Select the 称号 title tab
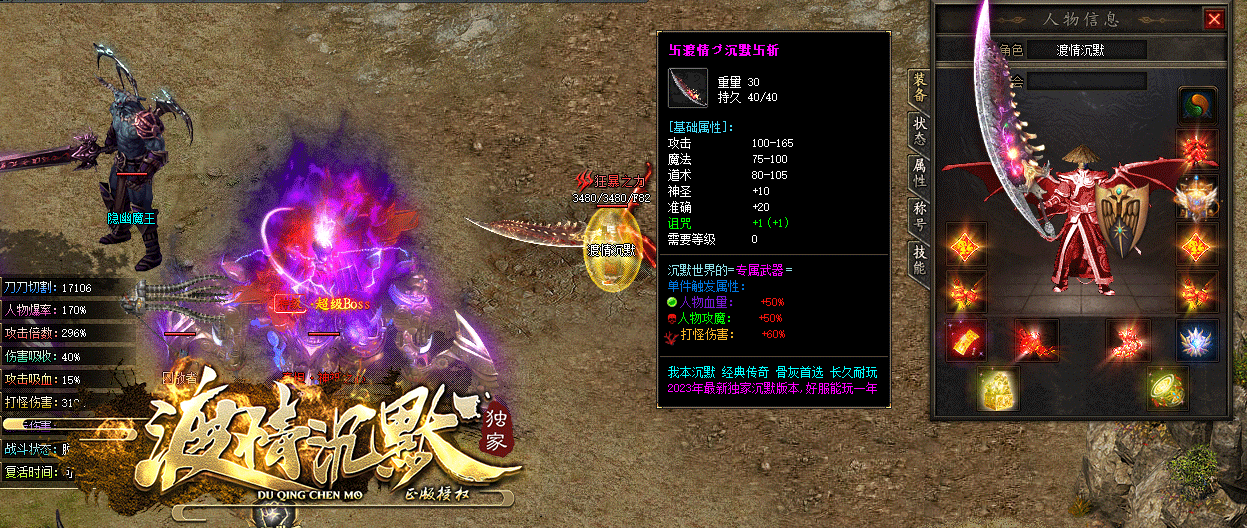 coord(918,218)
